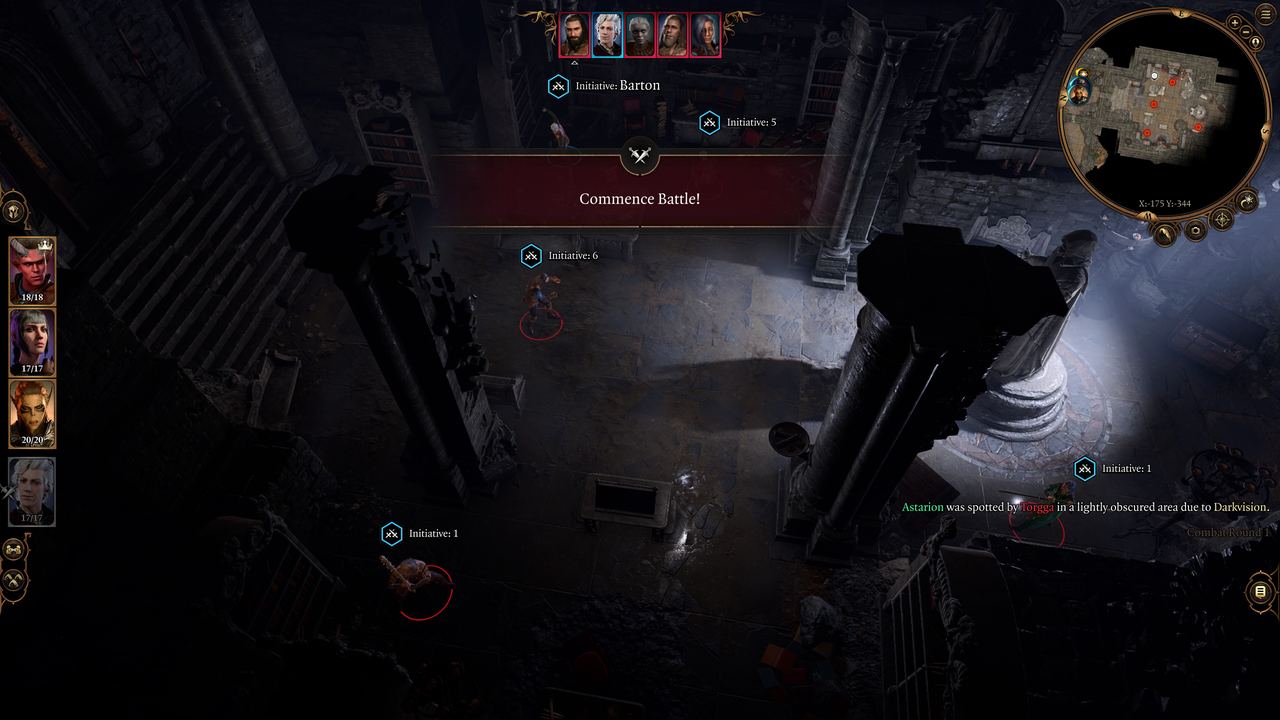
Task: Choose the grey-haired woman enemy in turn order
Action: 705,35
